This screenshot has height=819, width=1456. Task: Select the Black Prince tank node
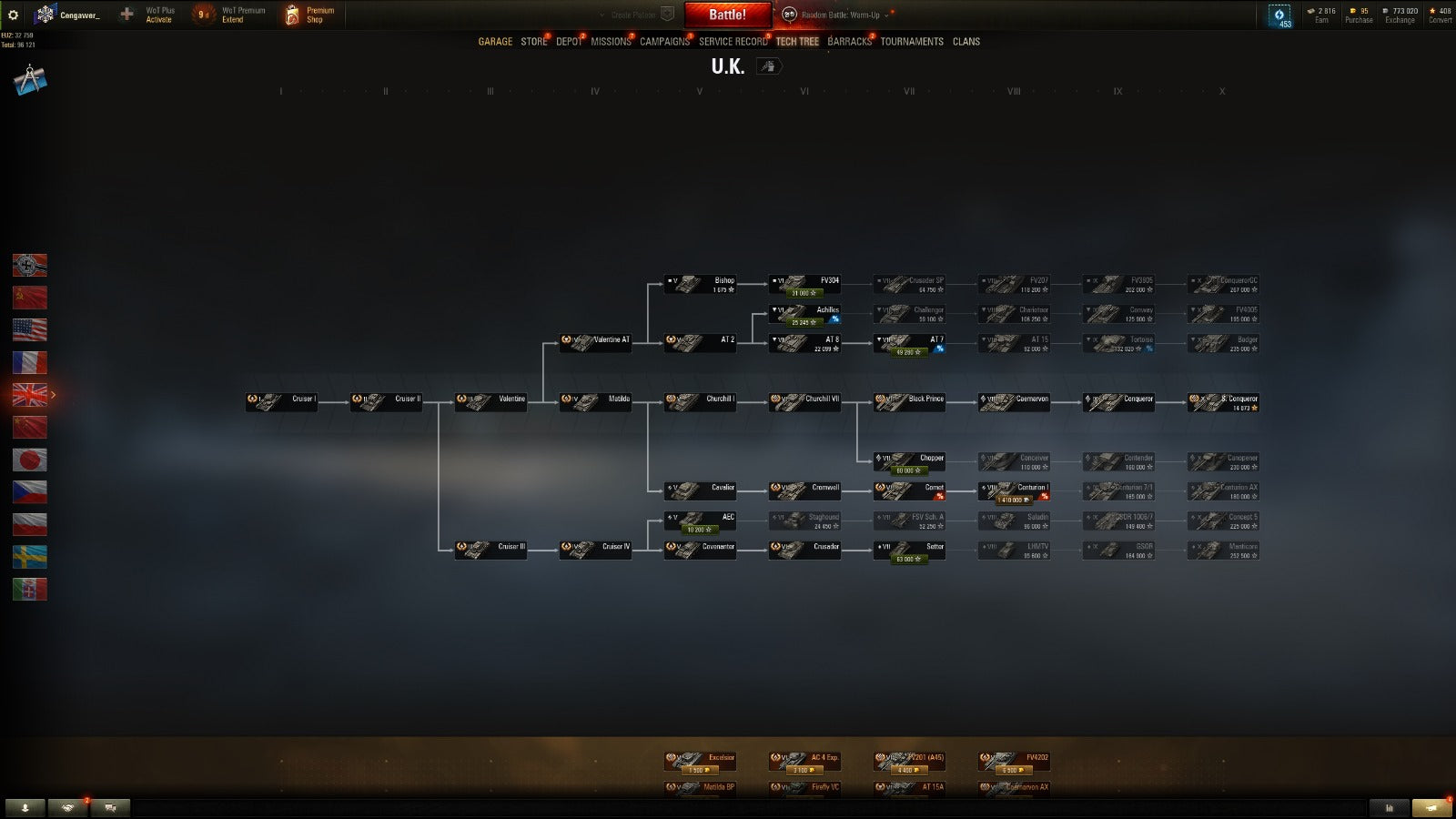[909, 399]
